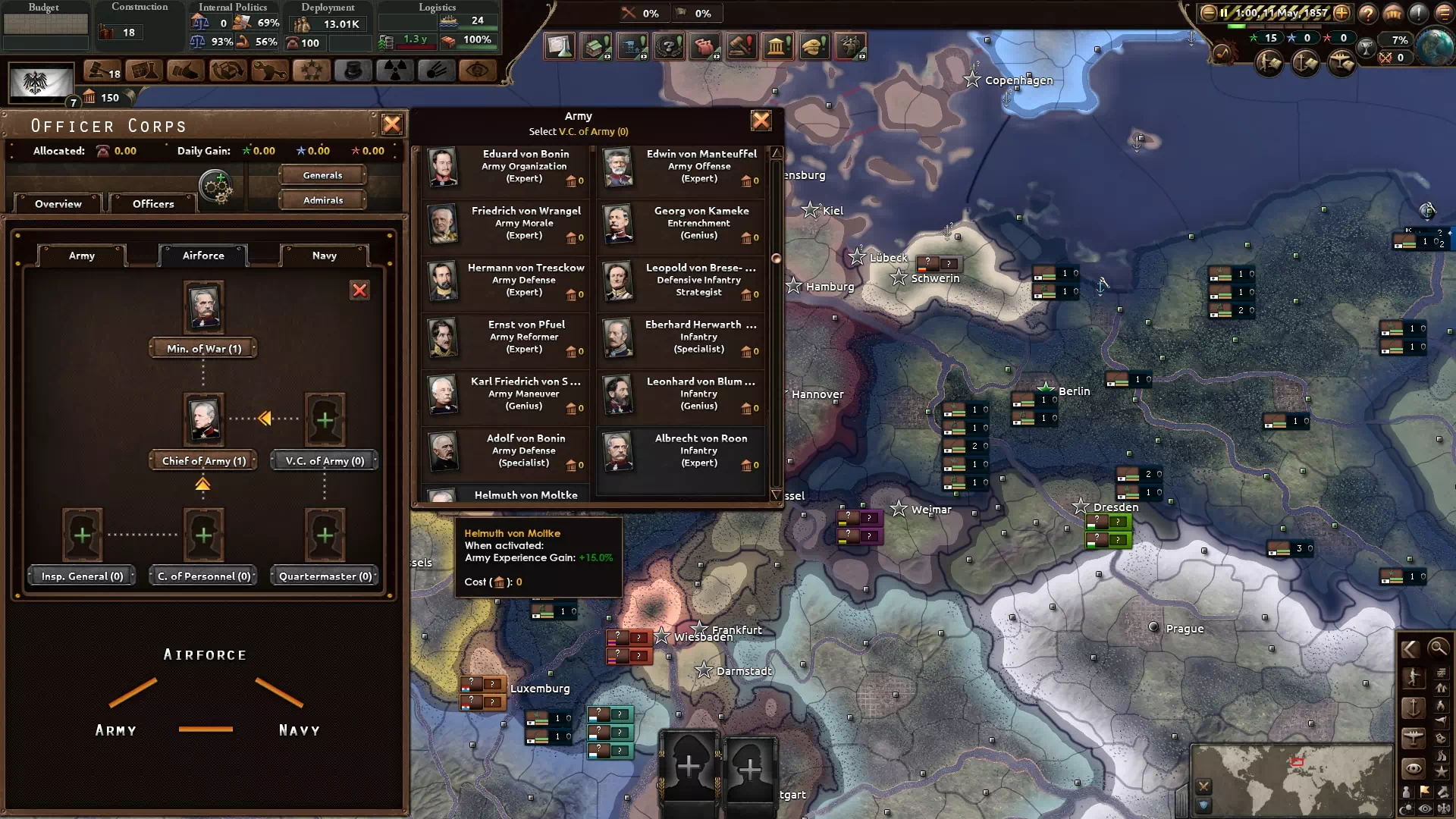
Task: Add an officer to V.C. of Army slot
Action: (325, 419)
